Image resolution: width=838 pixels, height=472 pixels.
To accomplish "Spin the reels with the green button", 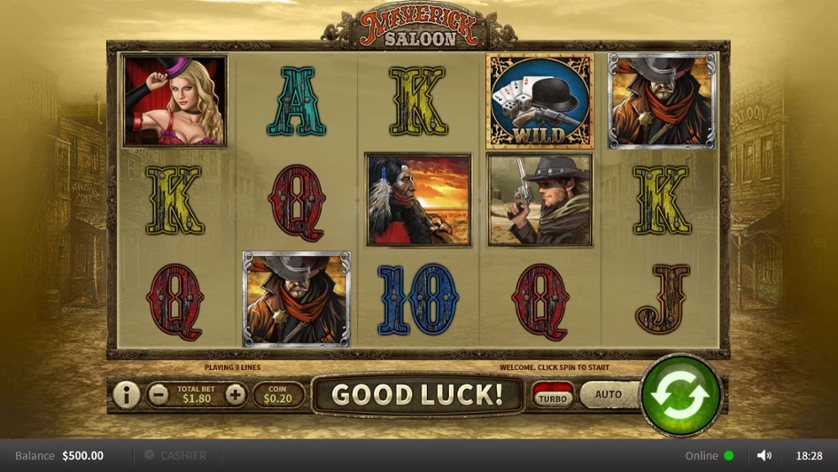I will click(681, 393).
